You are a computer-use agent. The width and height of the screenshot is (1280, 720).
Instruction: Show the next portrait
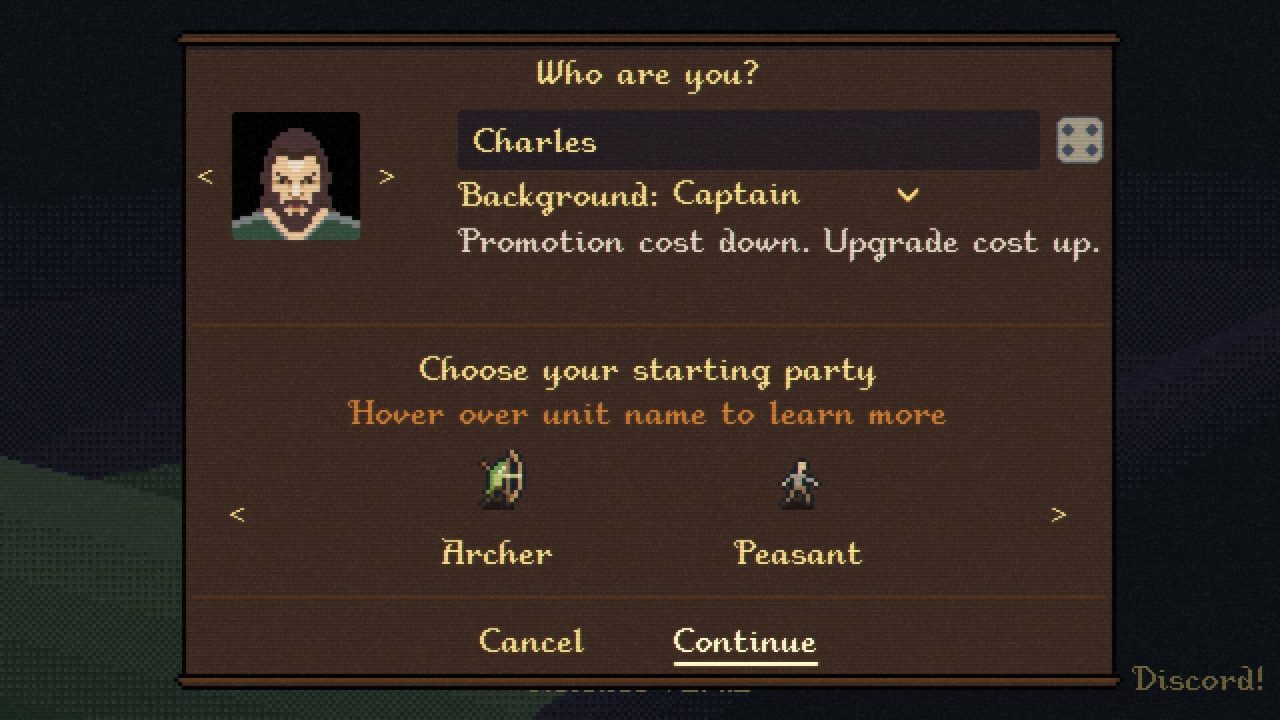[x=387, y=177]
